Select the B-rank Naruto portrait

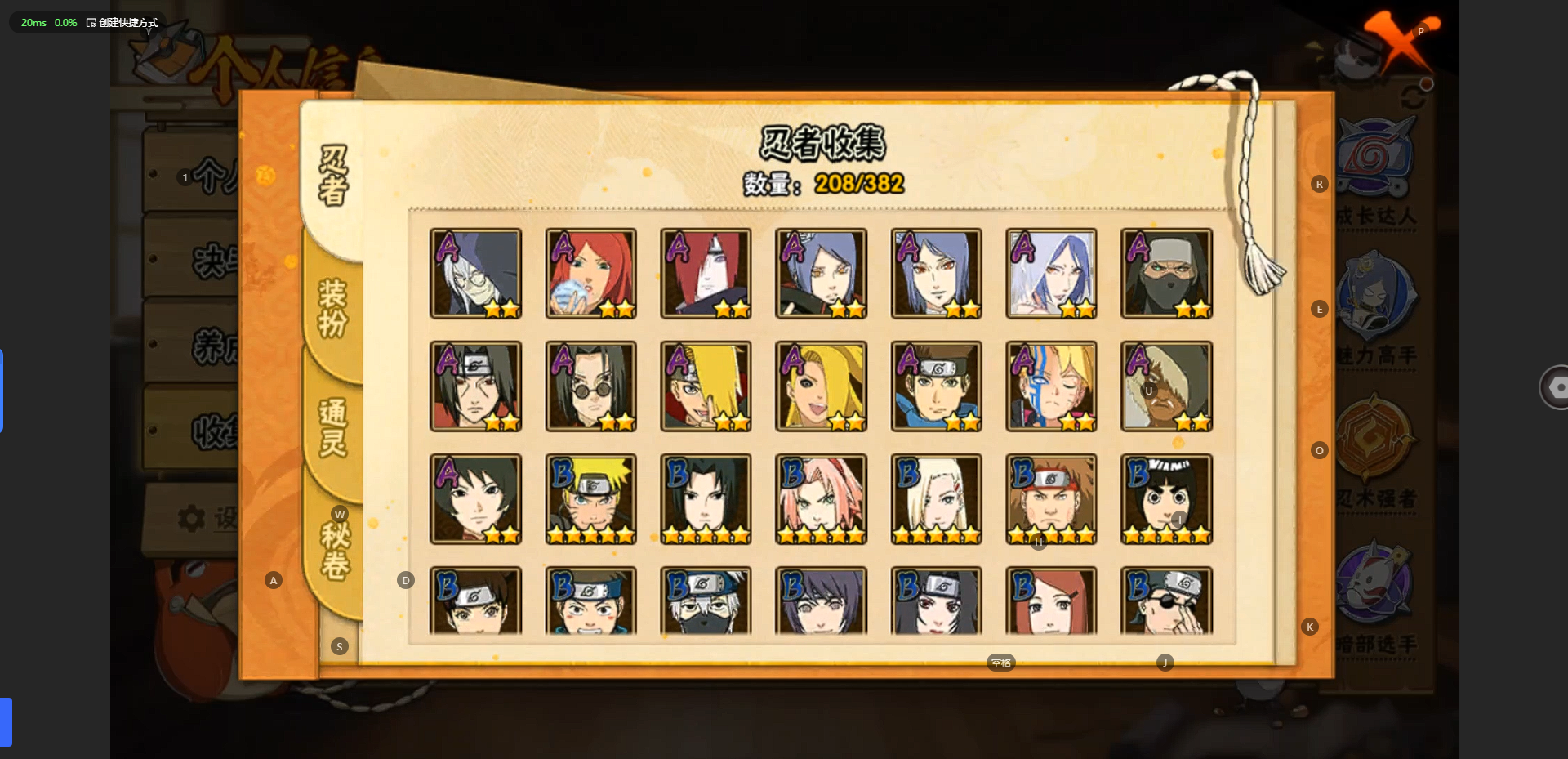[590, 499]
